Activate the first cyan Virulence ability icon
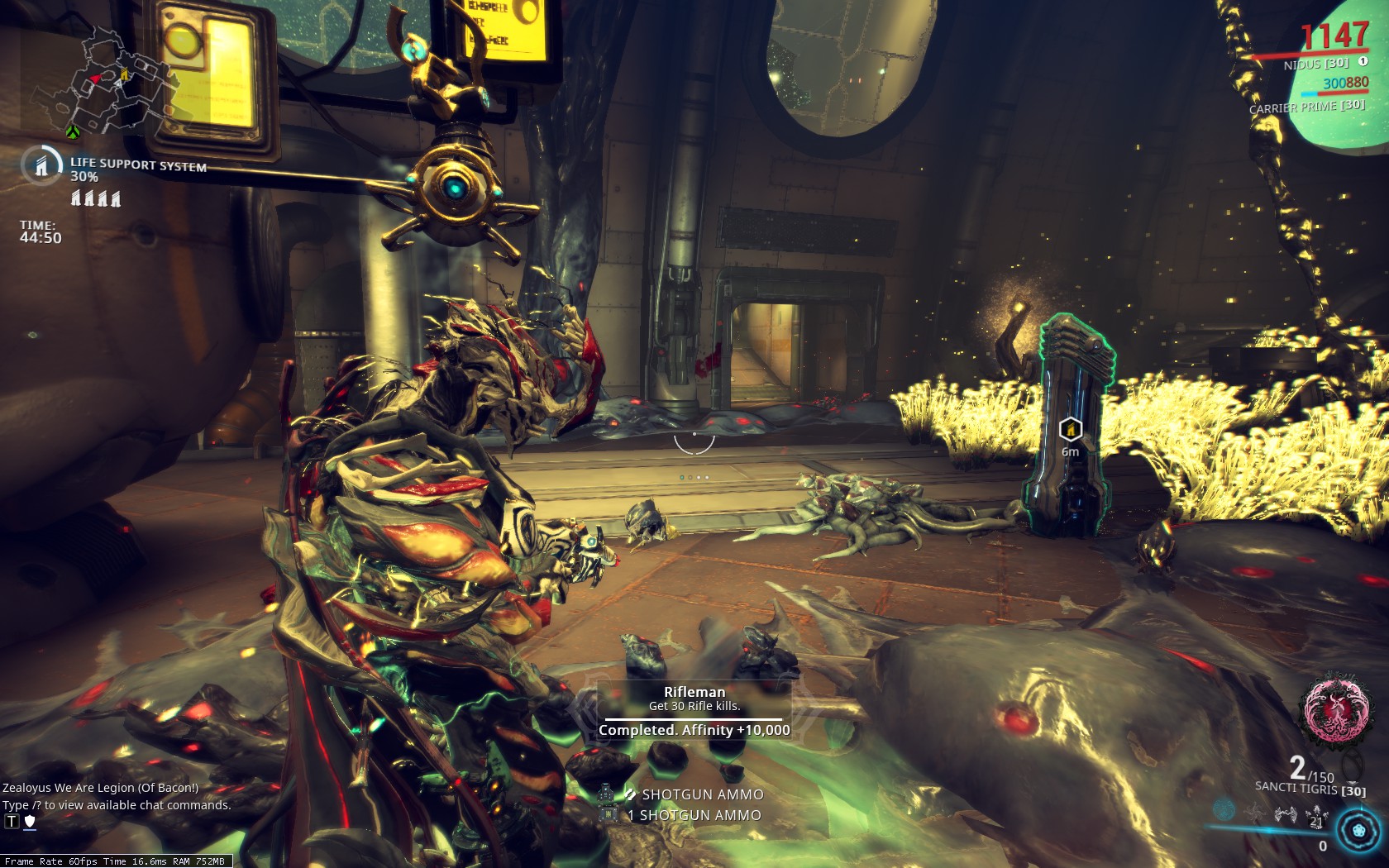The width and height of the screenshot is (1389, 868). click(x=1224, y=809)
